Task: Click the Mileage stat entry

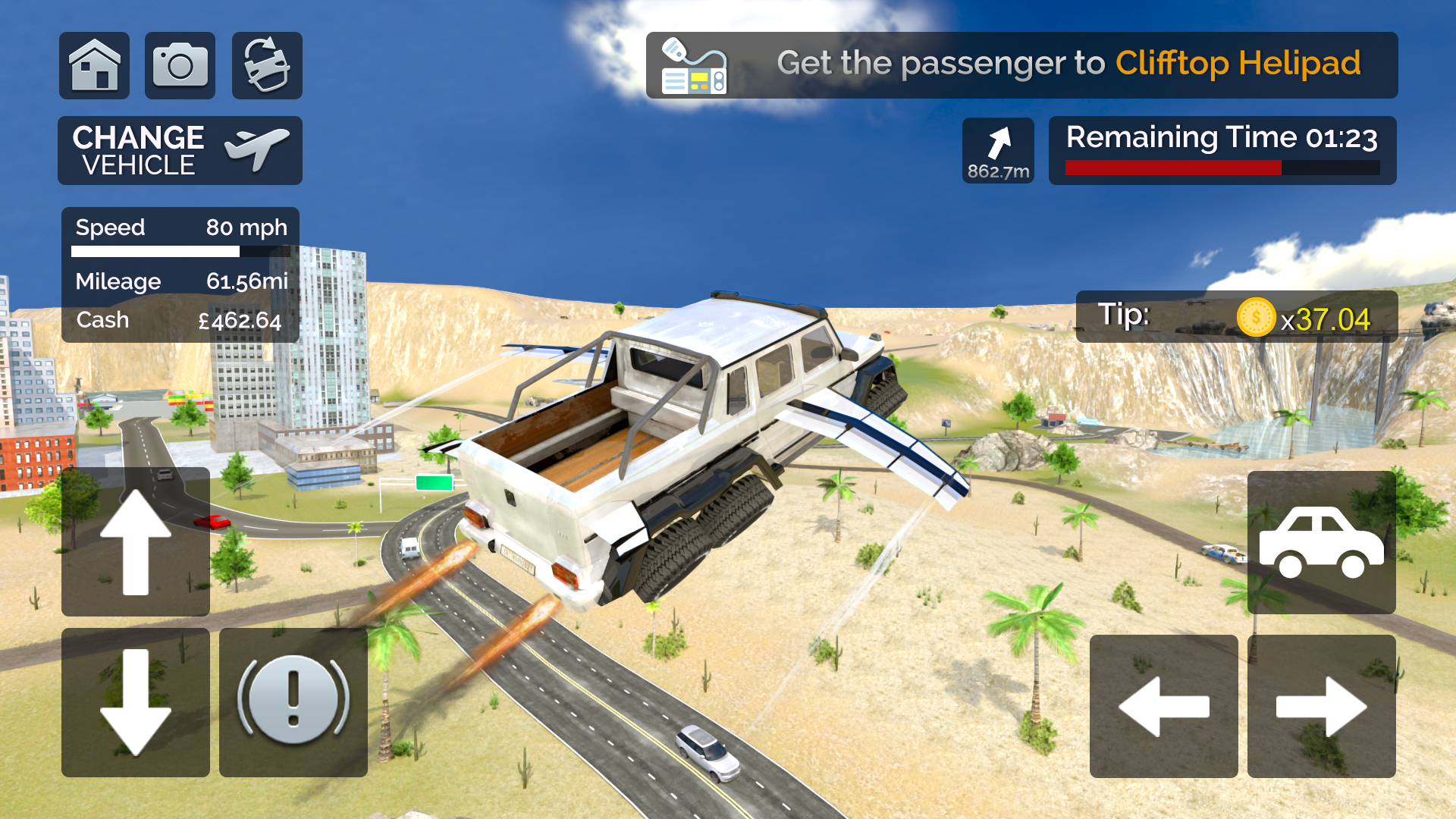Action: point(180,281)
